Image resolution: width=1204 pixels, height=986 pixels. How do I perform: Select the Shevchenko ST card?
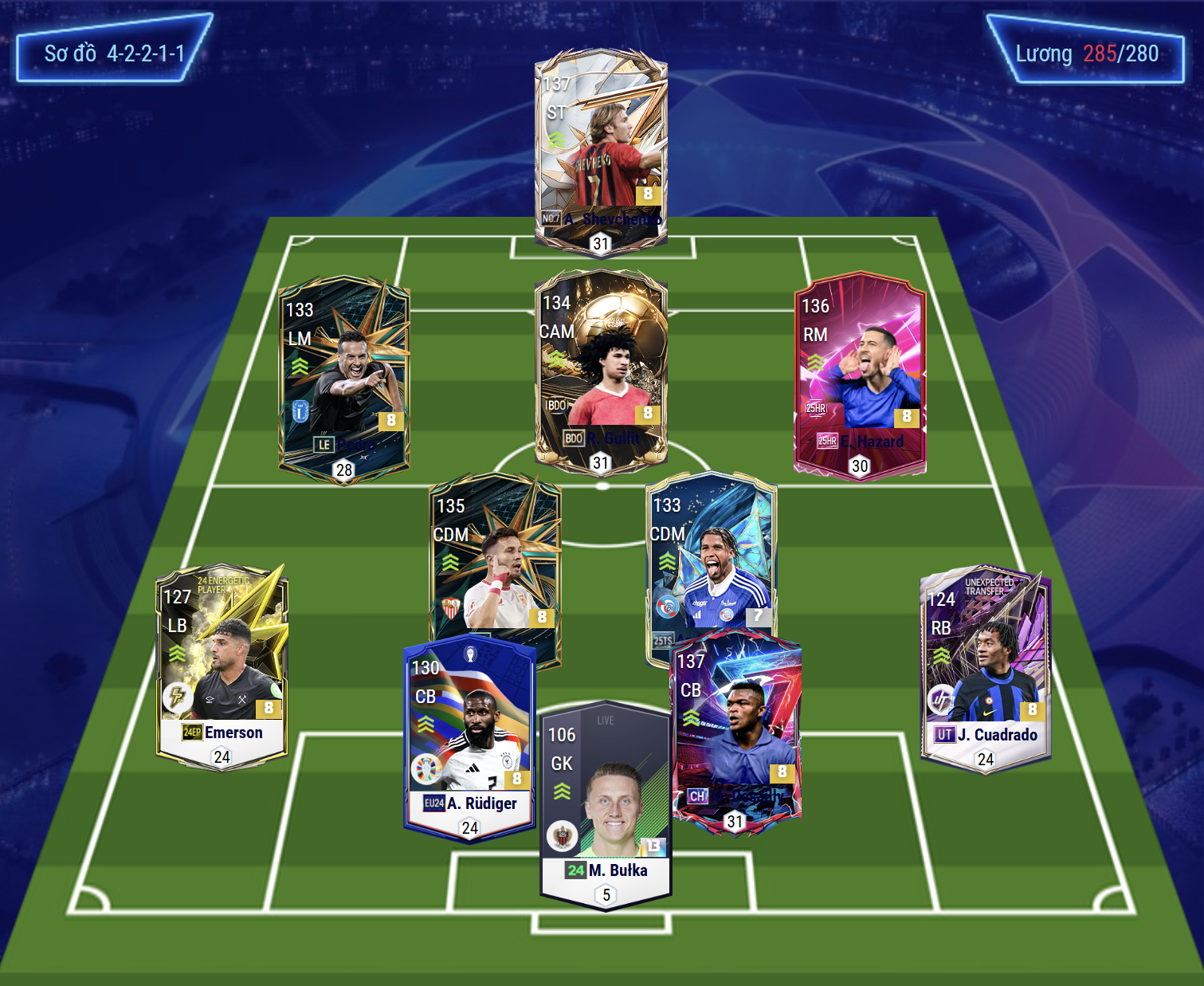click(600, 151)
